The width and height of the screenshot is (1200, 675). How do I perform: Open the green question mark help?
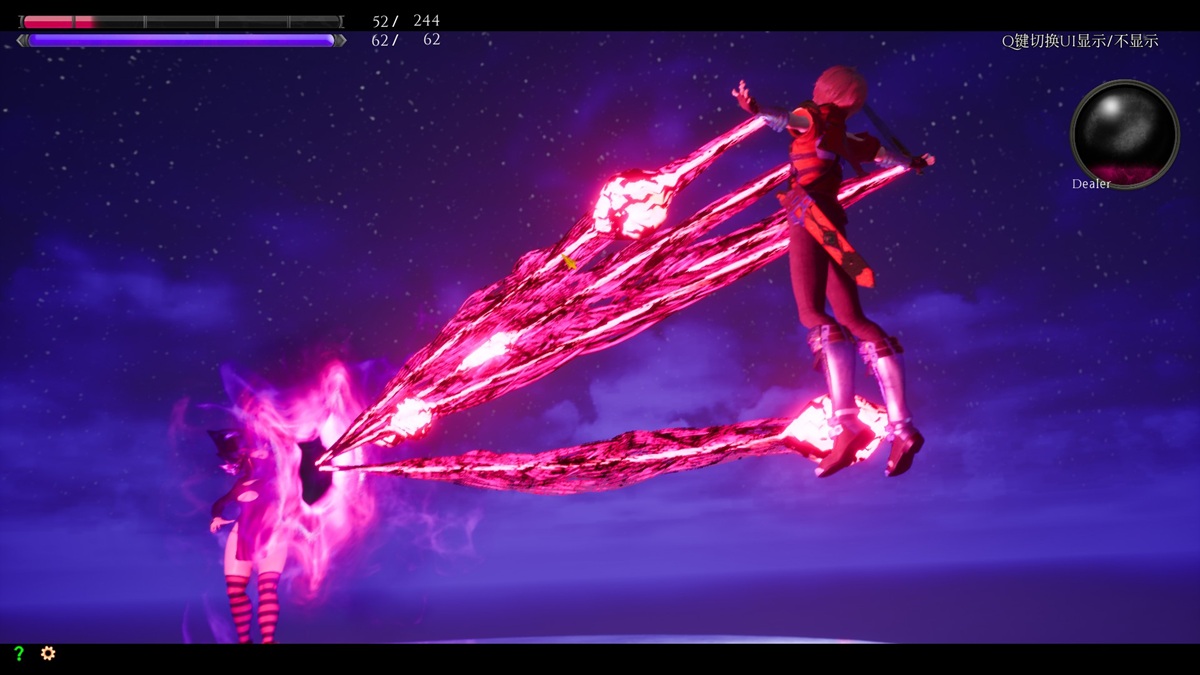tap(18, 653)
